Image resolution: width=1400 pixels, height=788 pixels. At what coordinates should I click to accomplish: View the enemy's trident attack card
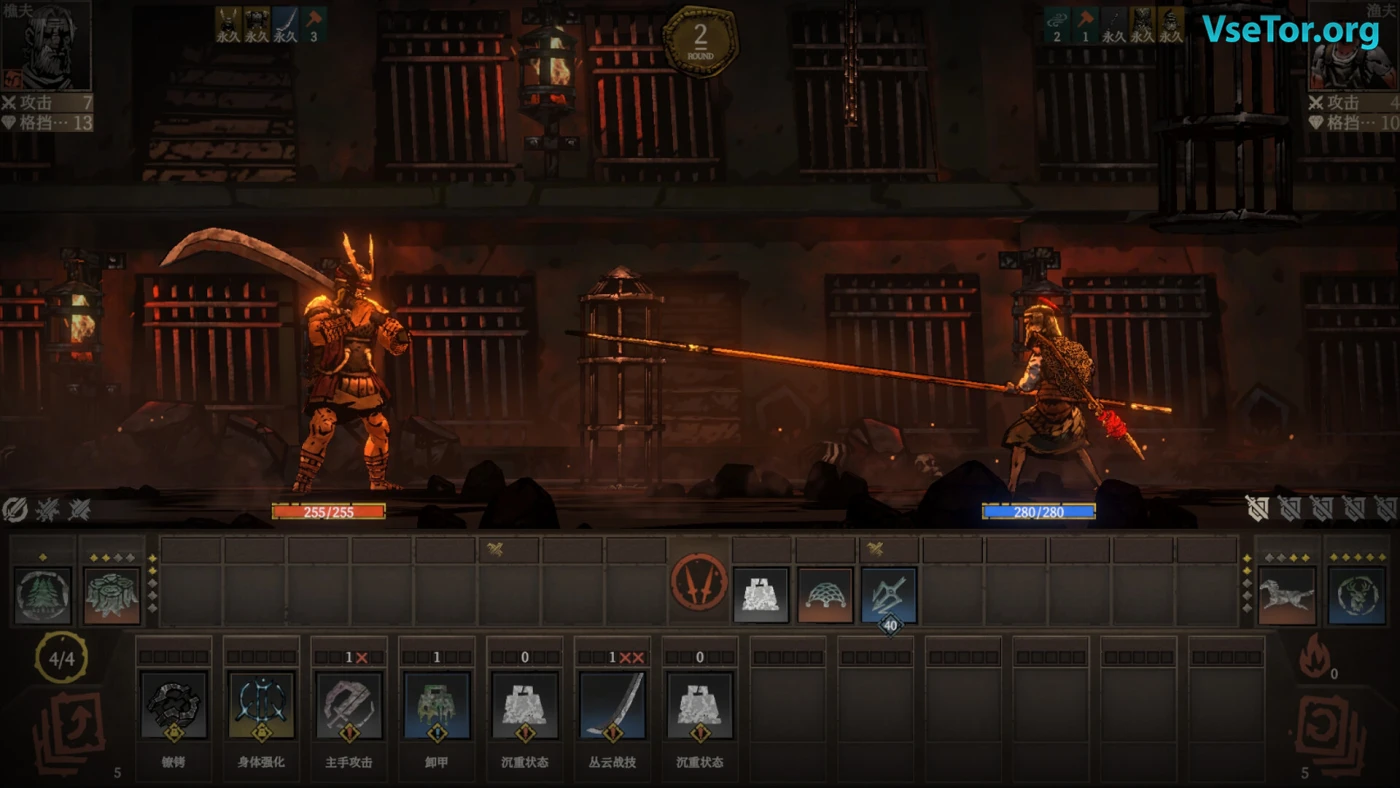[x=889, y=595]
